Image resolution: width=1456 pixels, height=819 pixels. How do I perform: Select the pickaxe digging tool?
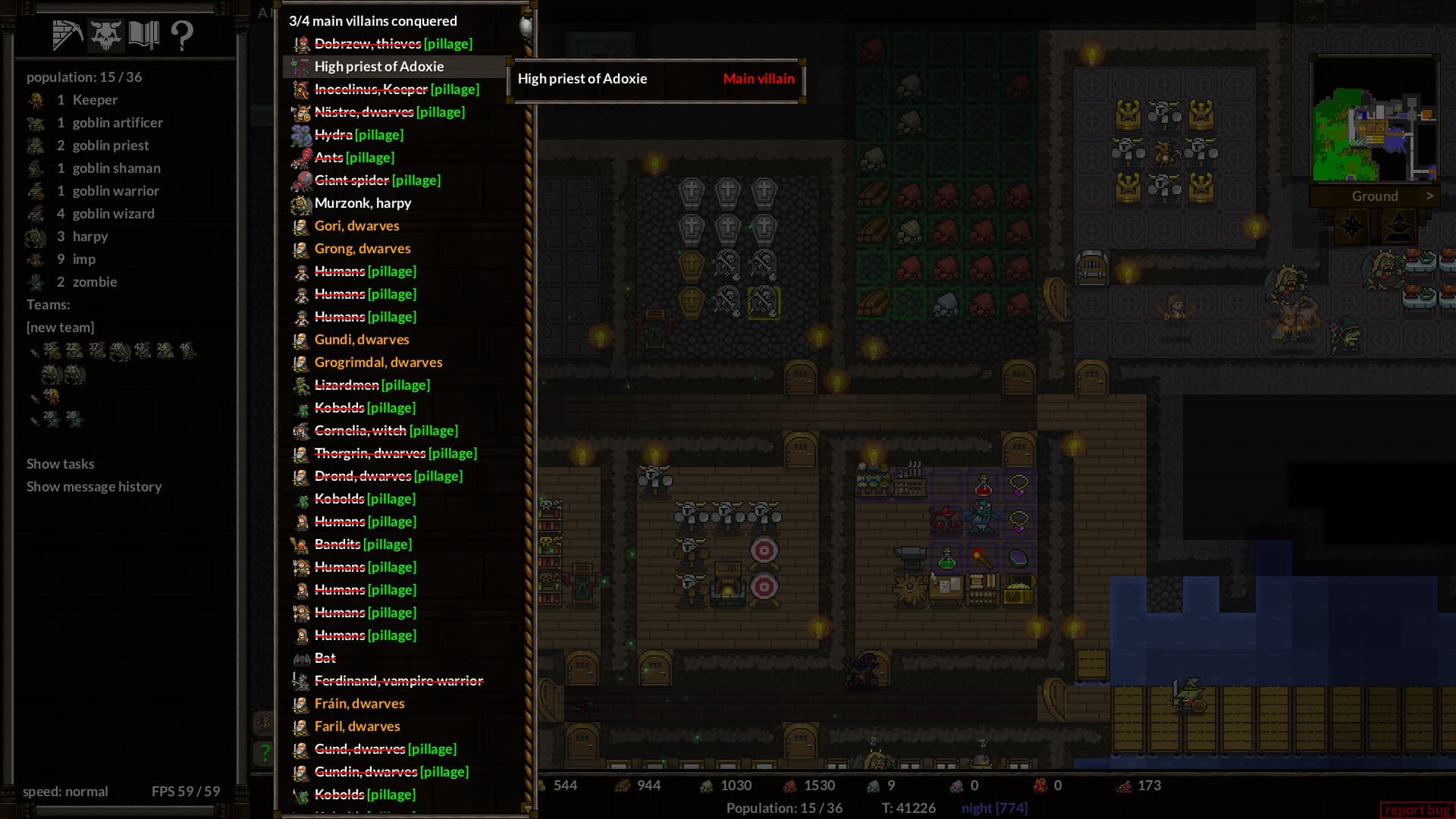68,33
